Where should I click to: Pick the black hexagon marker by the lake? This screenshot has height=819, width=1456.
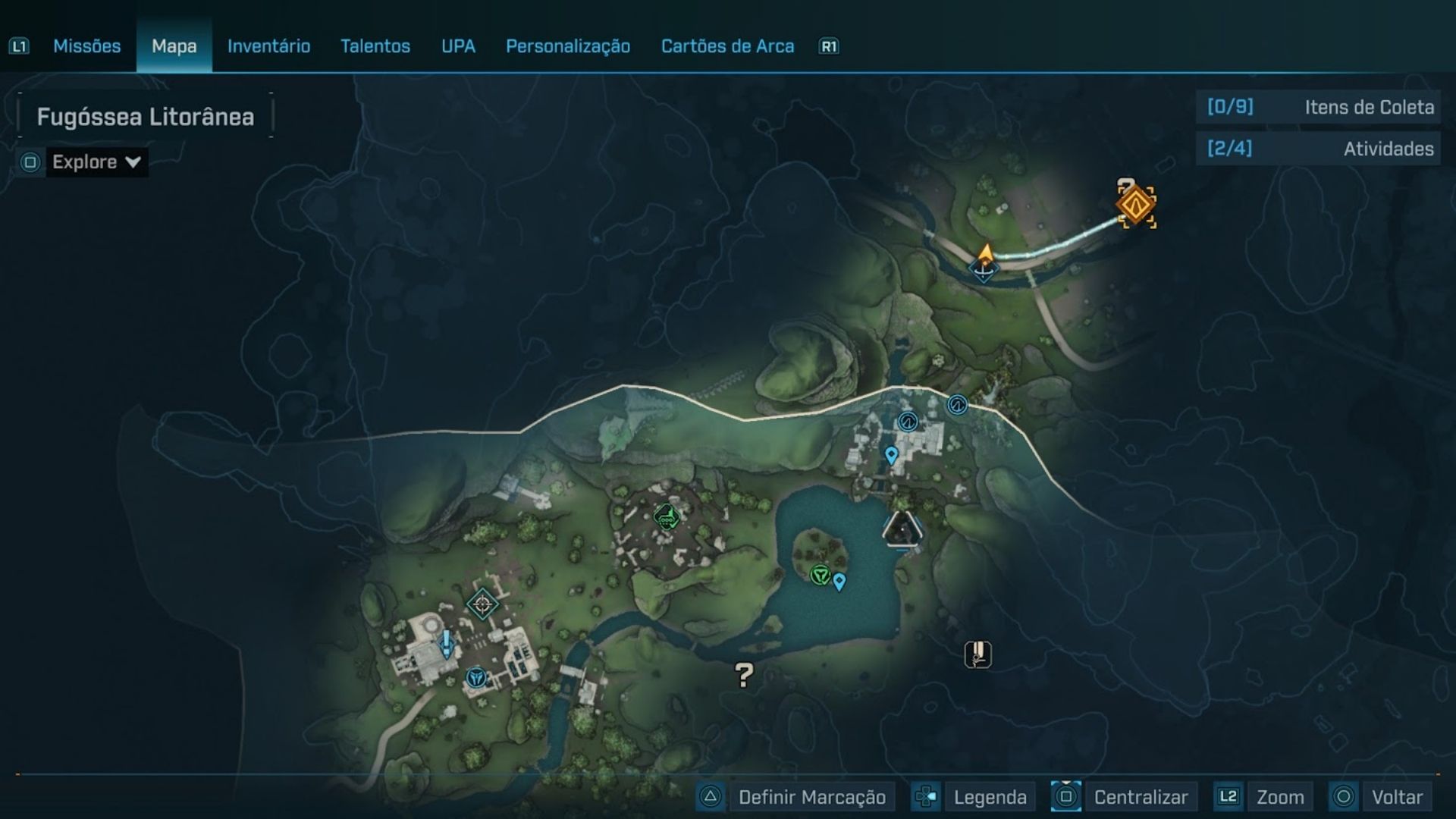(902, 529)
